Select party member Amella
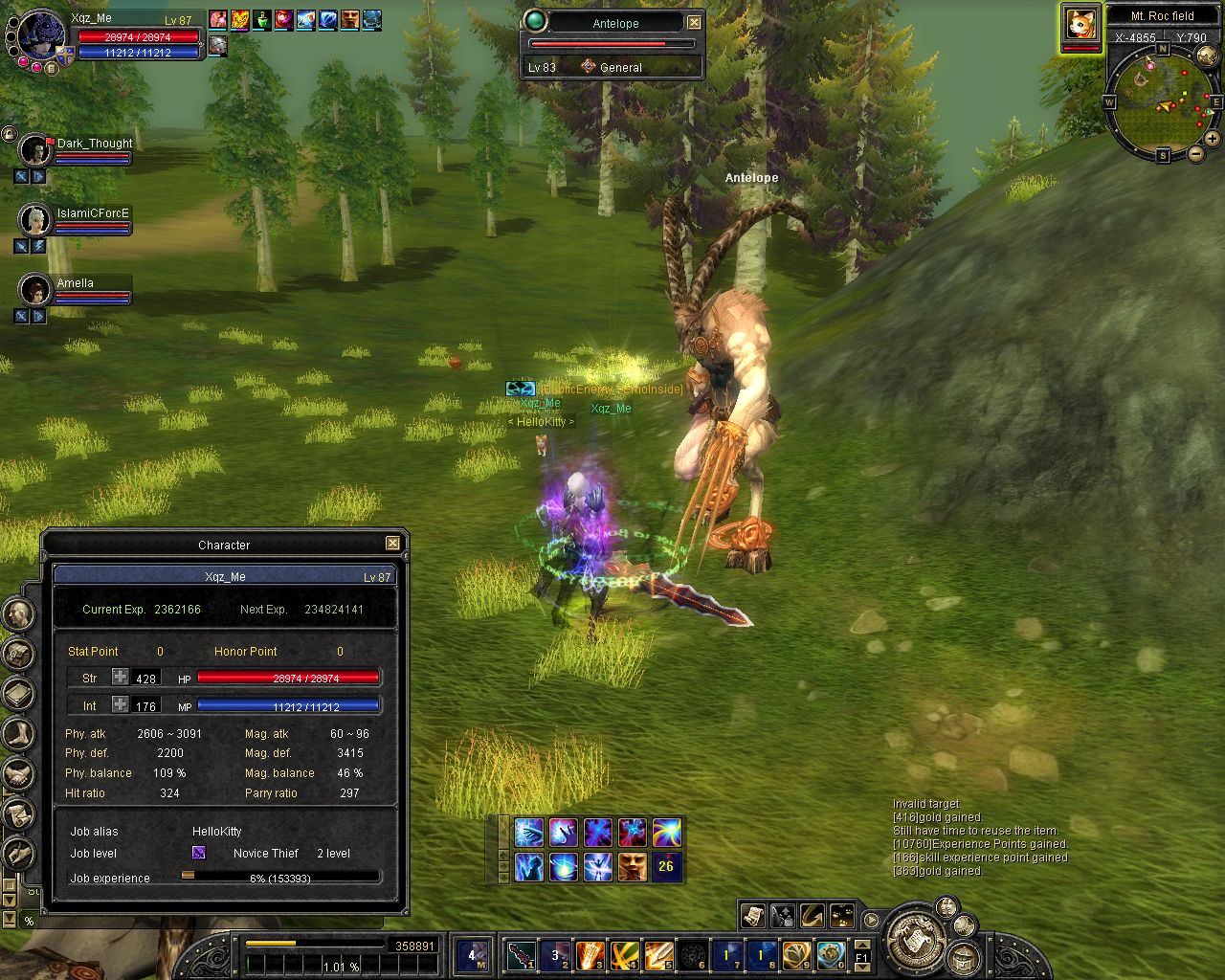 [x=35, y=290]
